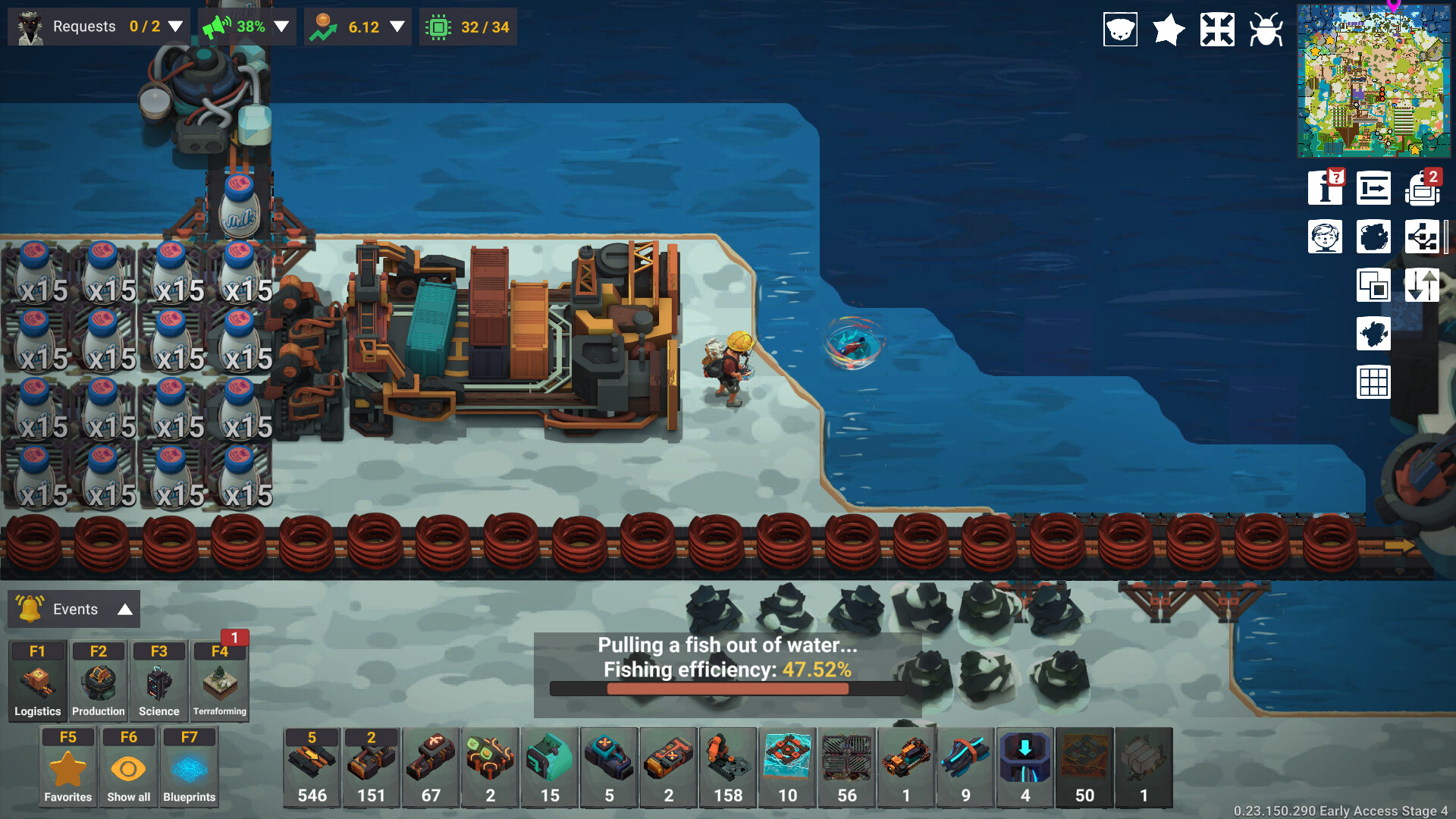Open the grid overlay icon
This screenshot has height=819, width=1456.
pyautogui.click(x=1373, y=381)
